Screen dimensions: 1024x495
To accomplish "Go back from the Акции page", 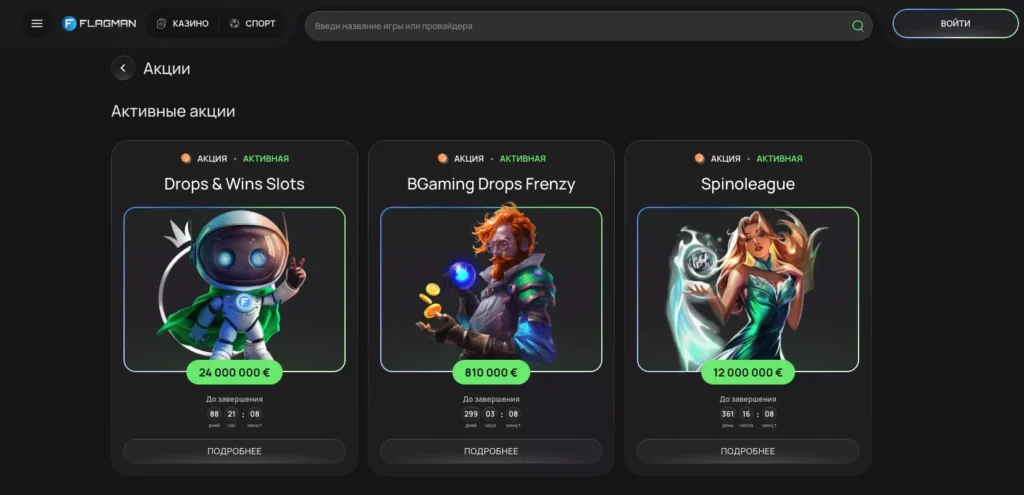I will click(x=122, y=68).
